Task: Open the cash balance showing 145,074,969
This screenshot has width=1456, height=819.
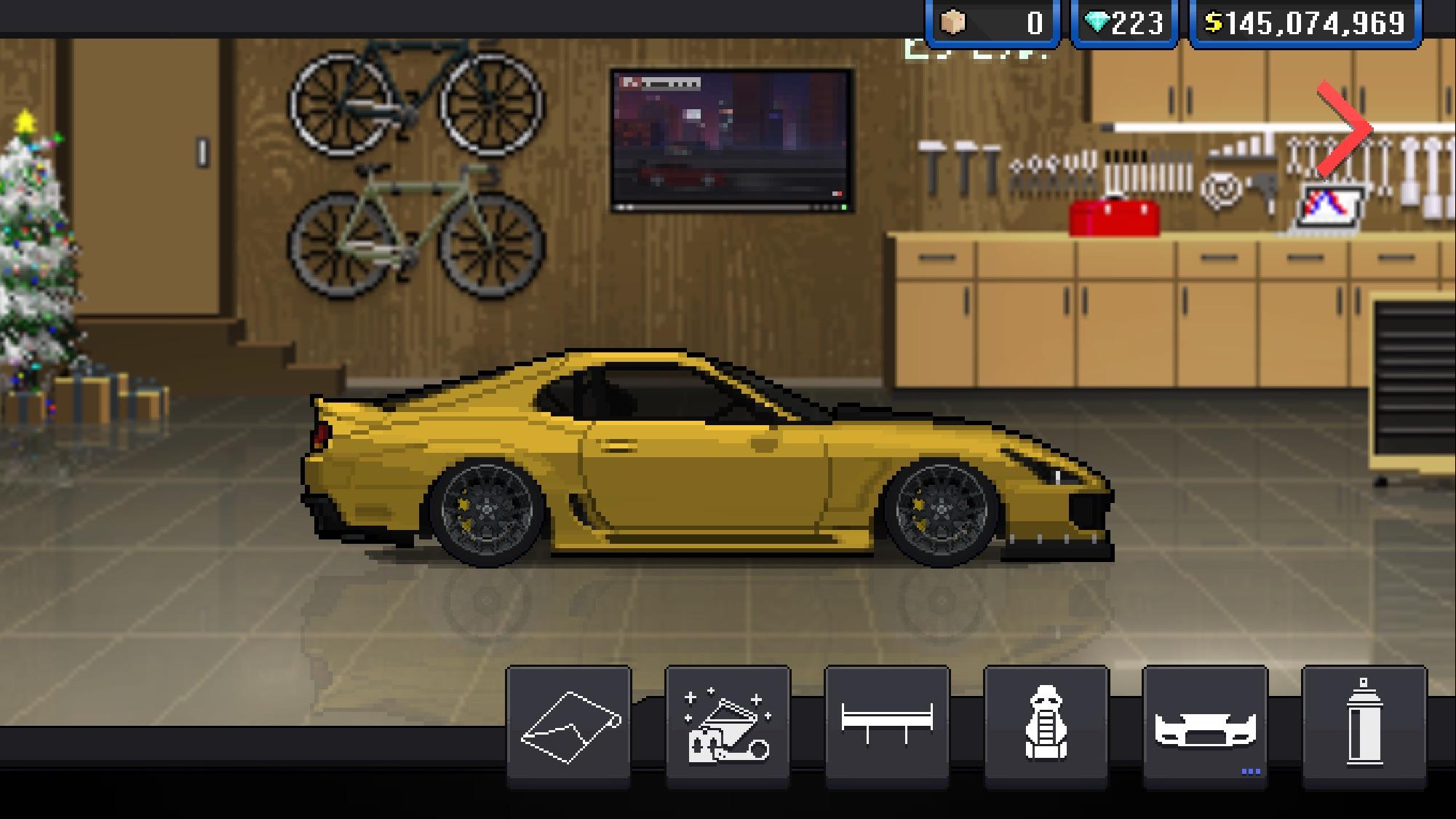Action: (1310, 21)
